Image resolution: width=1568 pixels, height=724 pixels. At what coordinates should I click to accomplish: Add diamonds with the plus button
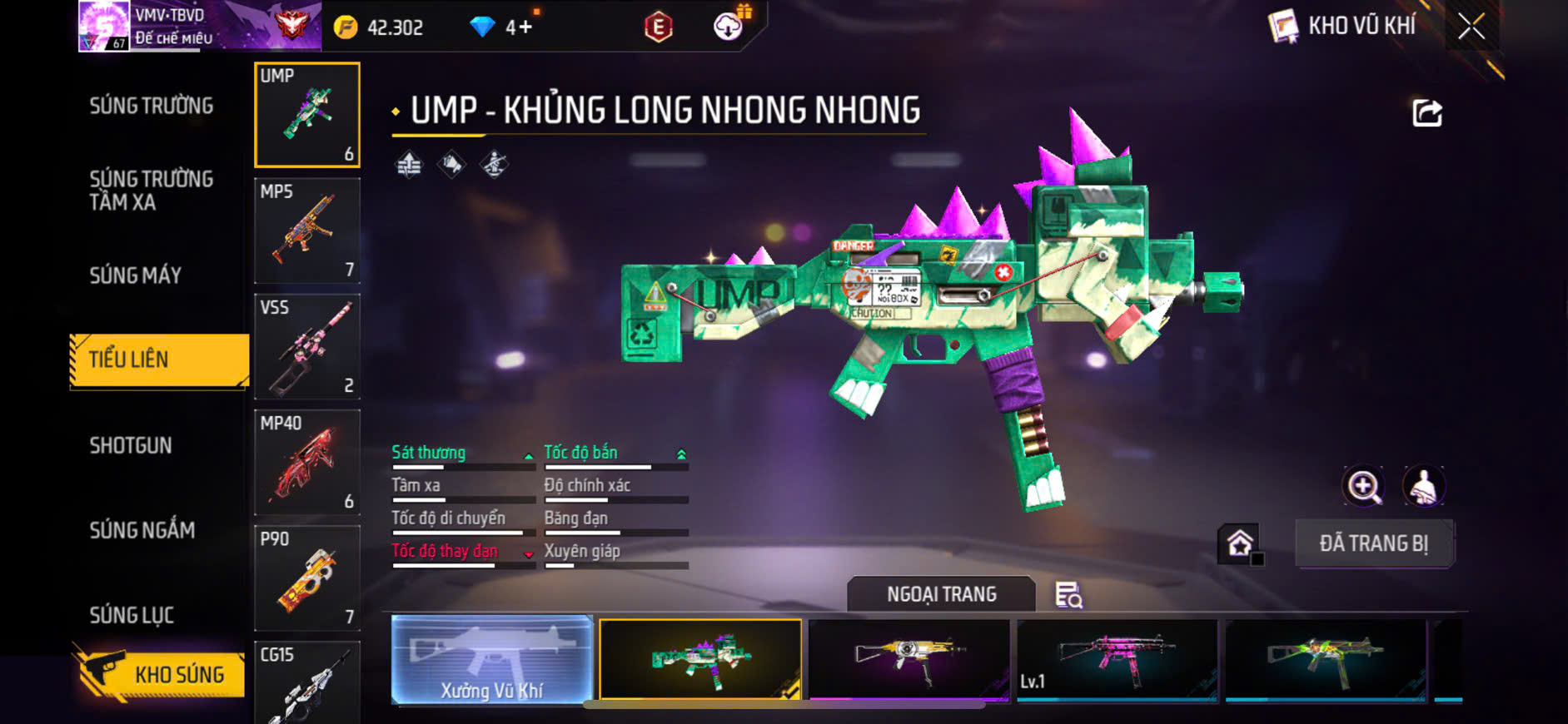coord(525,27)
